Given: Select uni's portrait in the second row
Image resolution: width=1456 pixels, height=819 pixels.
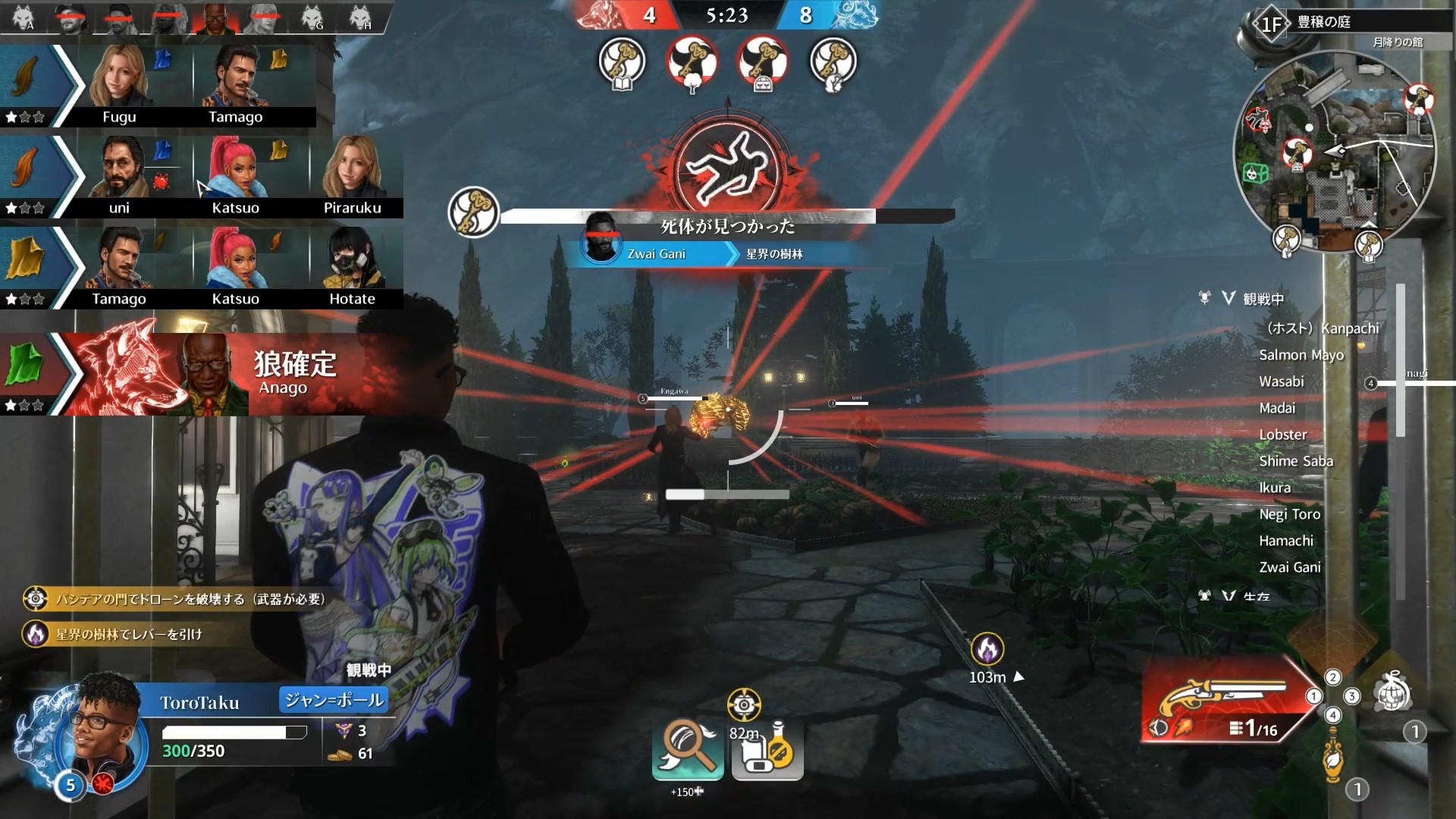Looking at the screenshot, I should pyautogui.click(x=119, y=168).
